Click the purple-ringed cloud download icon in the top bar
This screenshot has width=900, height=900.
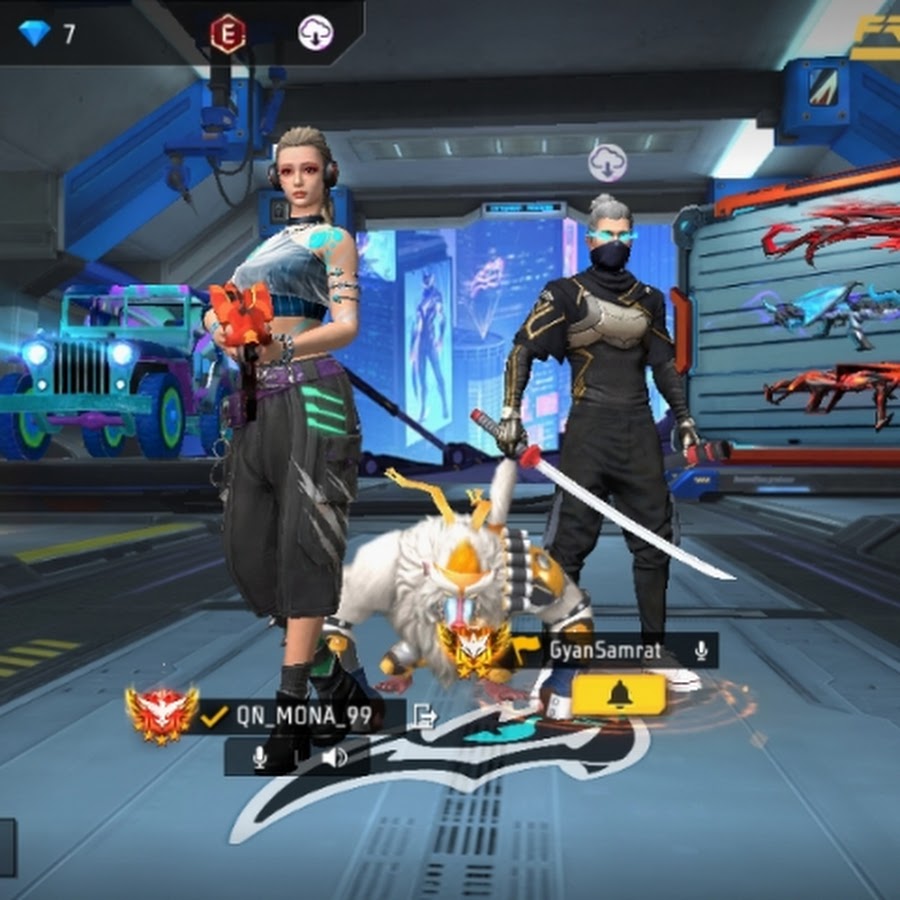(x=316, y=34)
